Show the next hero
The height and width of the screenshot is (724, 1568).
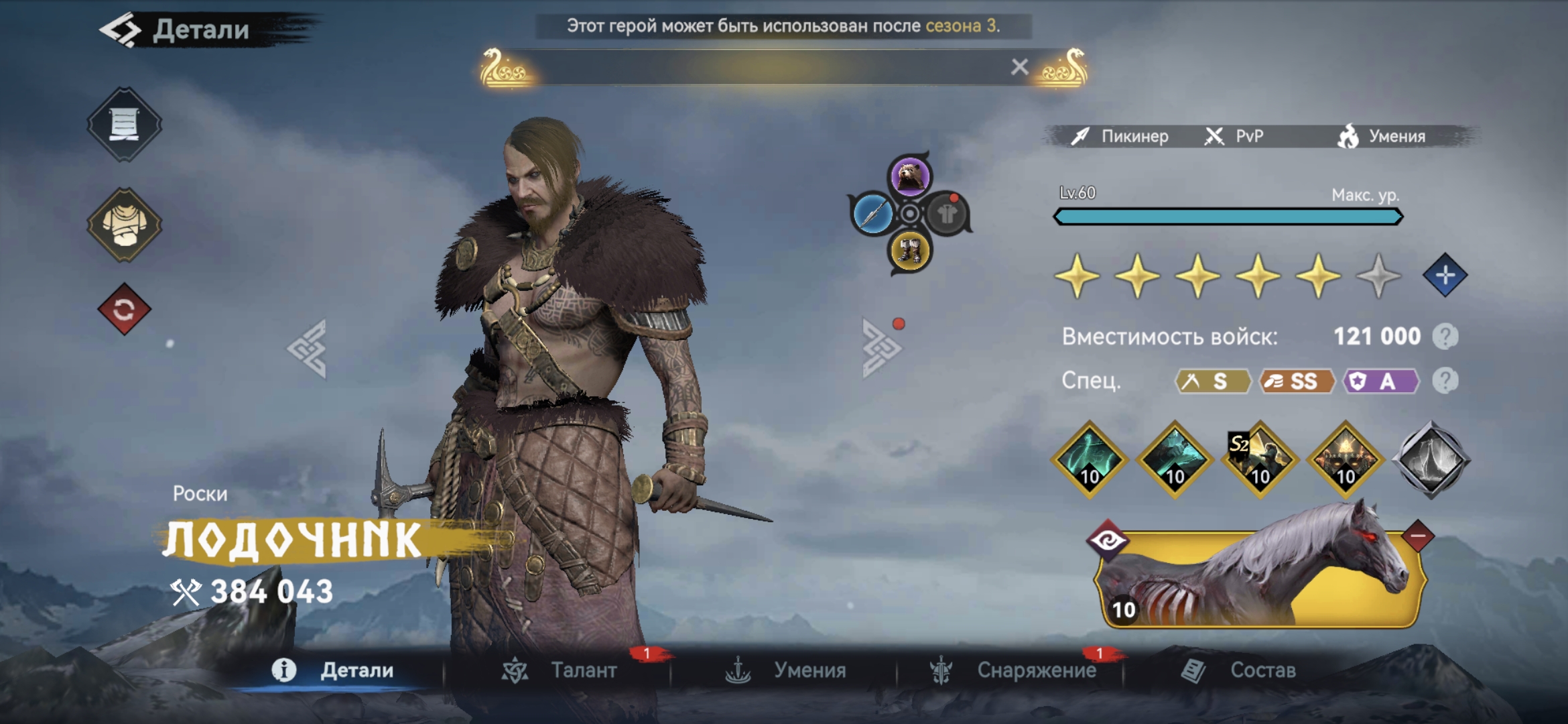point(881,349)
